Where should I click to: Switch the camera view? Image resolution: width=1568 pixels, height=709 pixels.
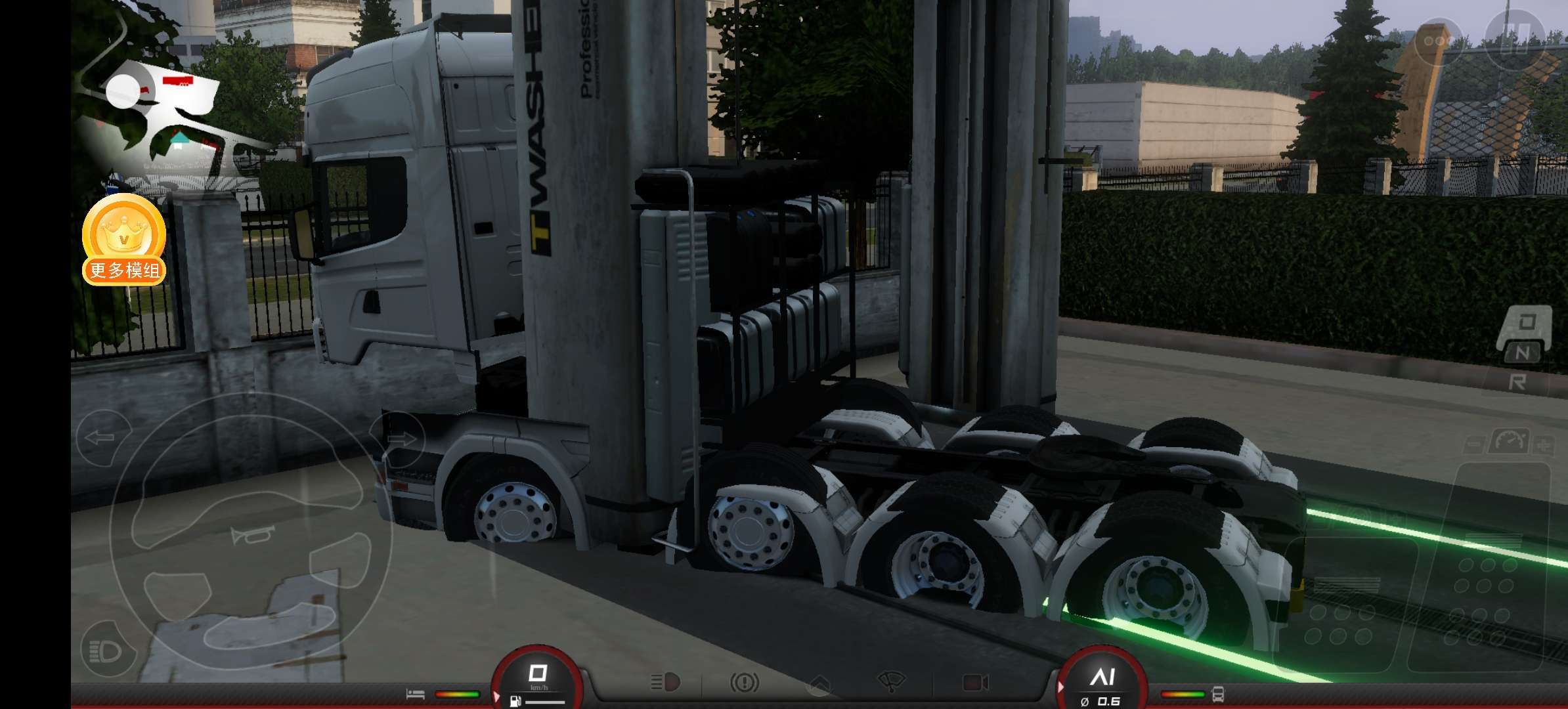(x=975, y=683)
